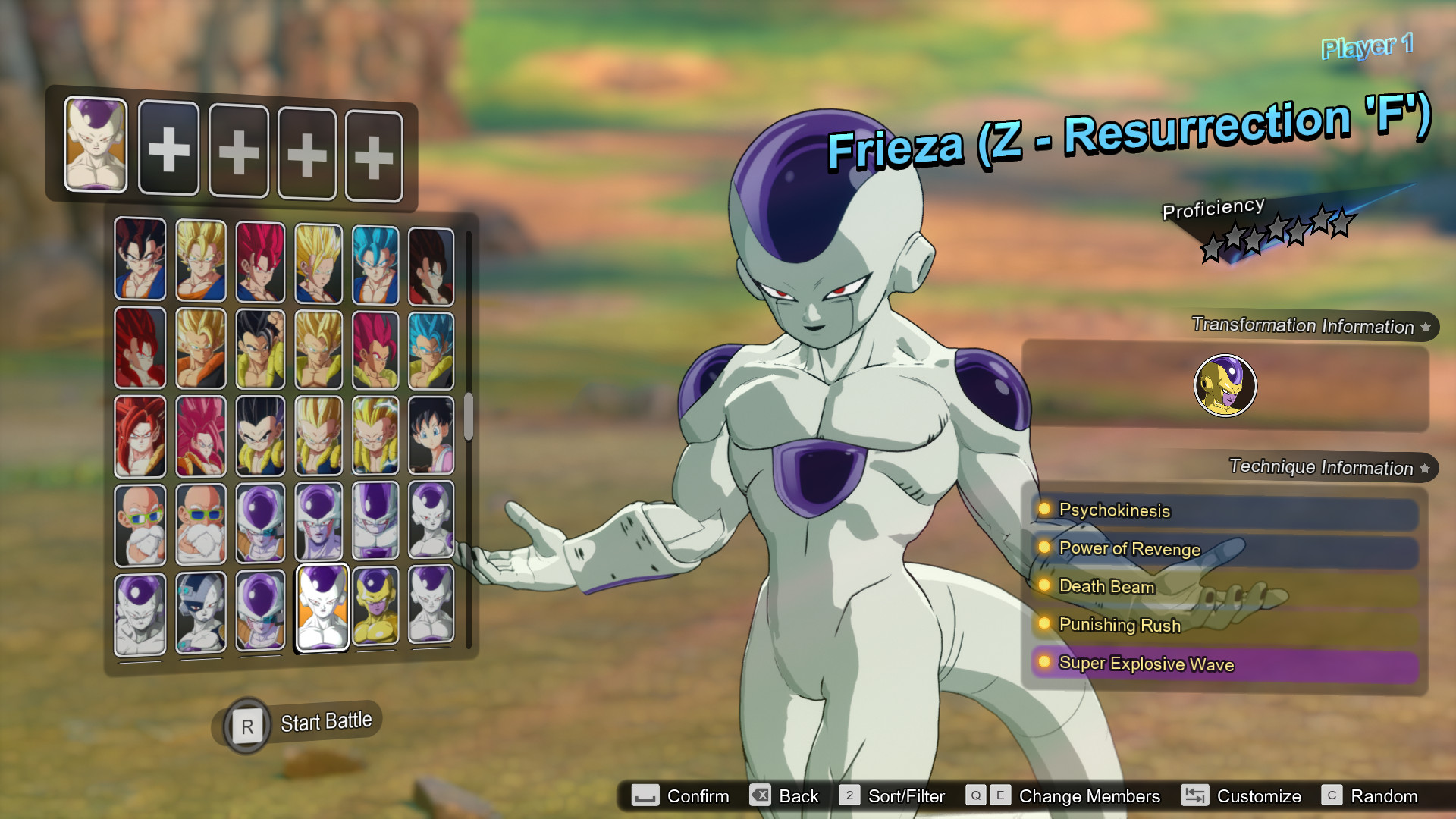Select the Frieza portrait in team slot
Image resolution: width=1456 pixels, height=819 pixels.
coord(96,143)
